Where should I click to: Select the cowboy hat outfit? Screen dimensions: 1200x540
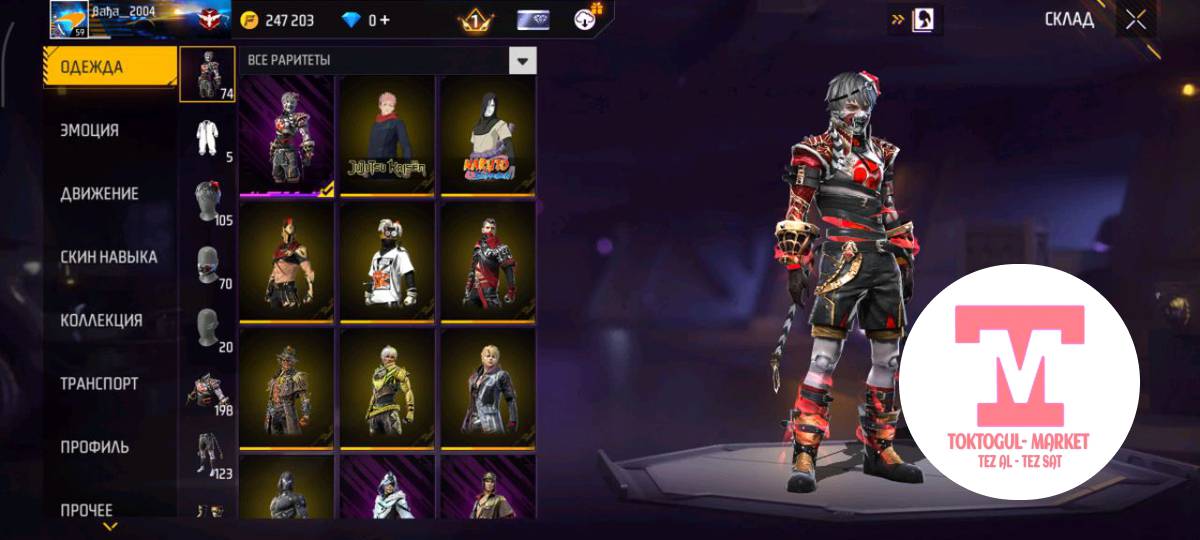286,389
